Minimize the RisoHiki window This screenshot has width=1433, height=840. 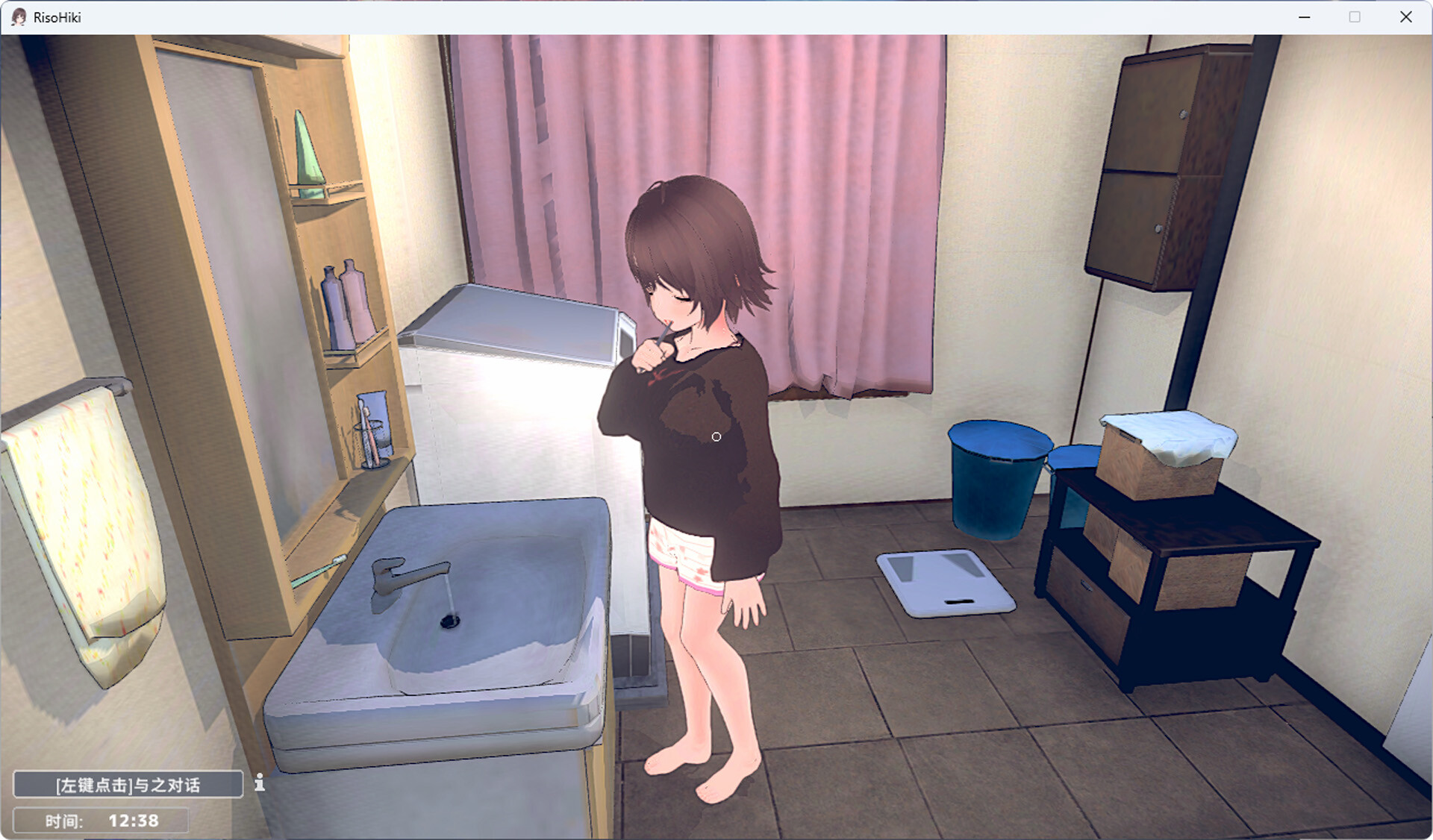[x=1305, y=17]
